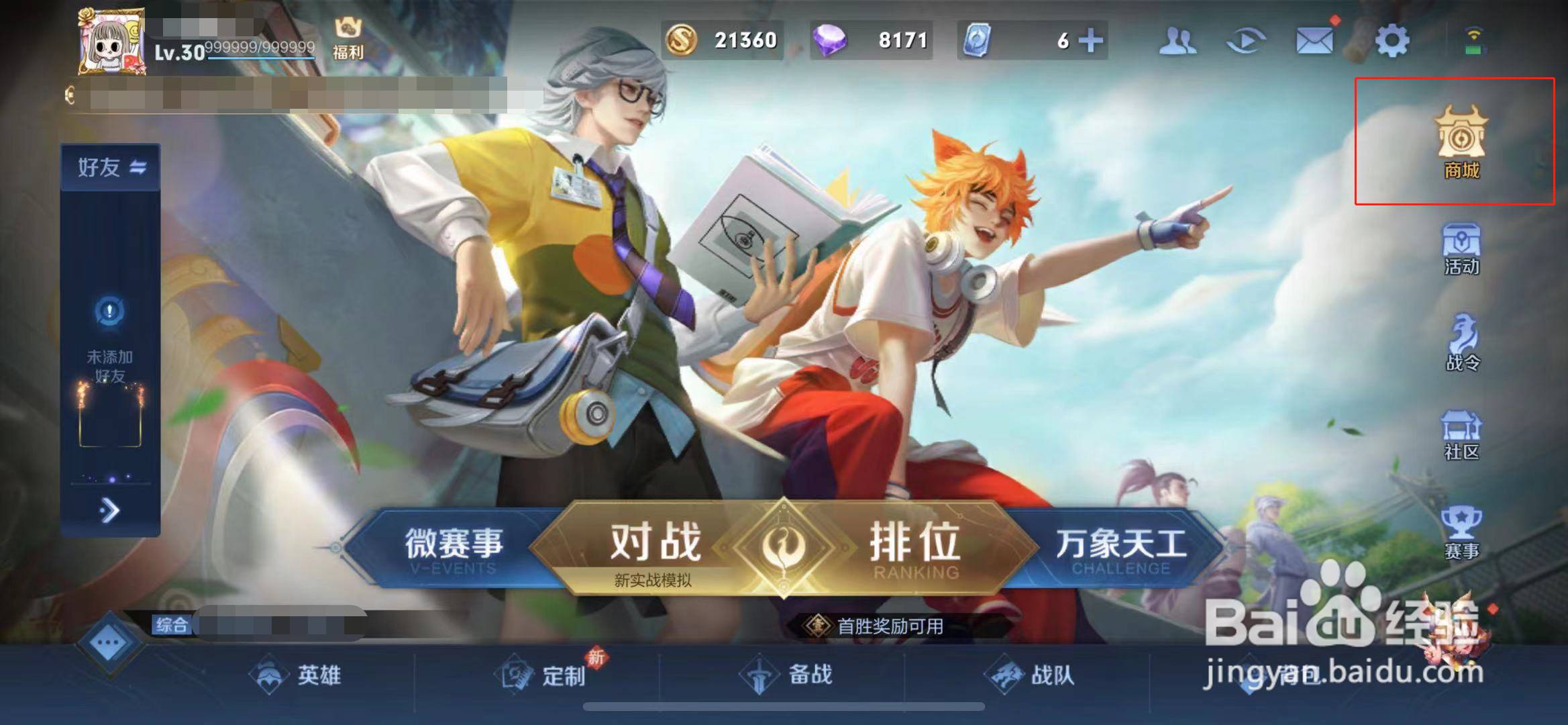Viewport: 1568px width, 725px height.
Task: Switch to the 排位 (Ranked) tab
Action: pyautogui.click(x=914, y=544)
